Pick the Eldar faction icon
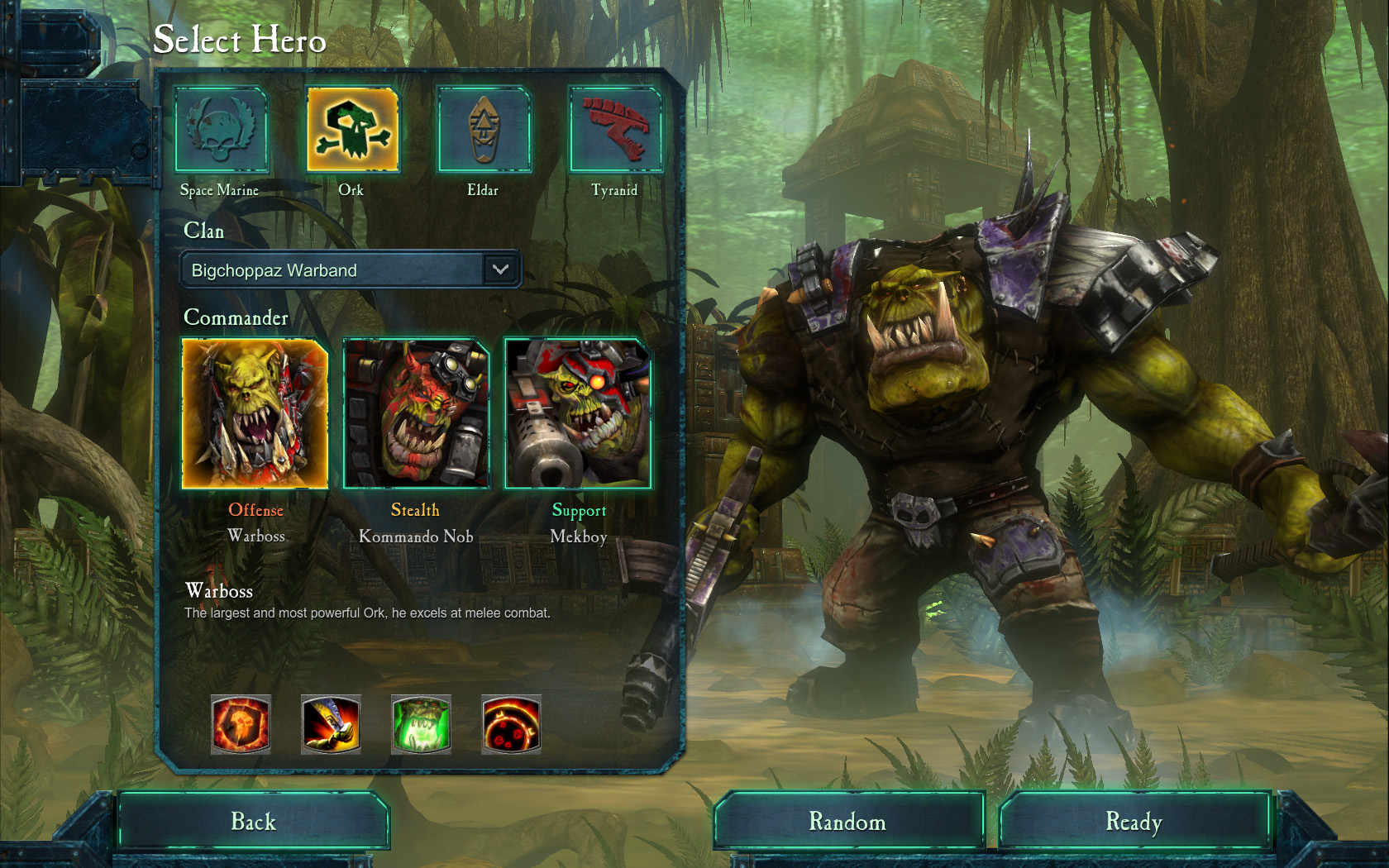1389x868 pixels. click(x=484, y=130)
